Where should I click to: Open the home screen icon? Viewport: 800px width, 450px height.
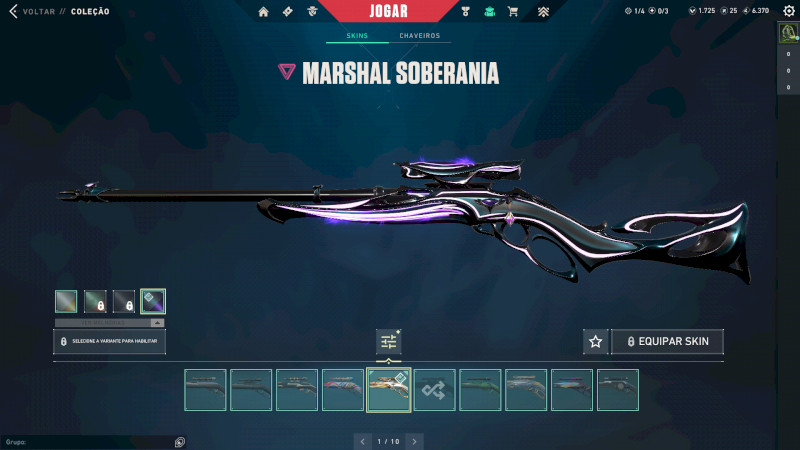click(264, 12)
